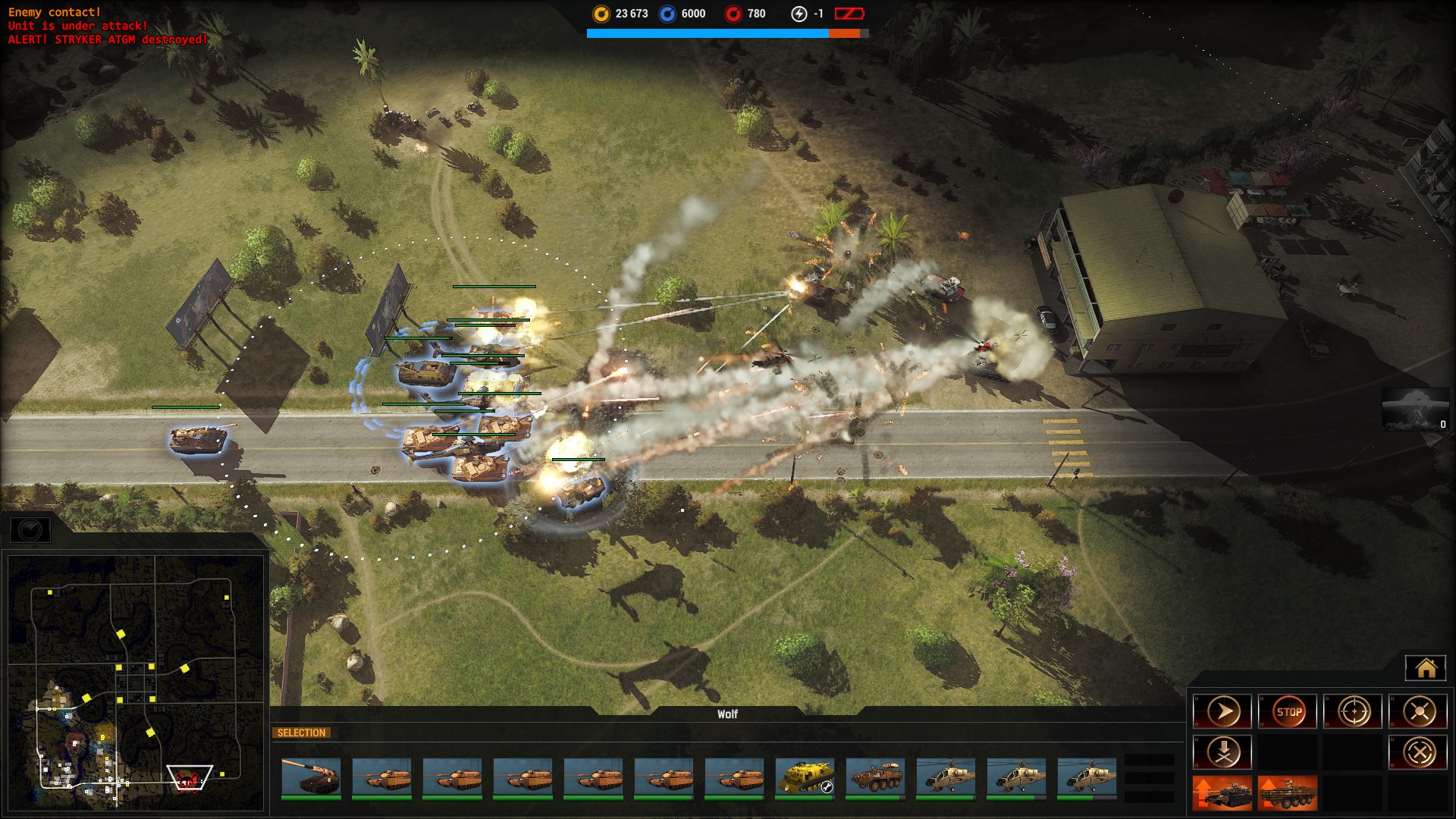Toggle the radar button above the minimap

[x=30, y=530]
